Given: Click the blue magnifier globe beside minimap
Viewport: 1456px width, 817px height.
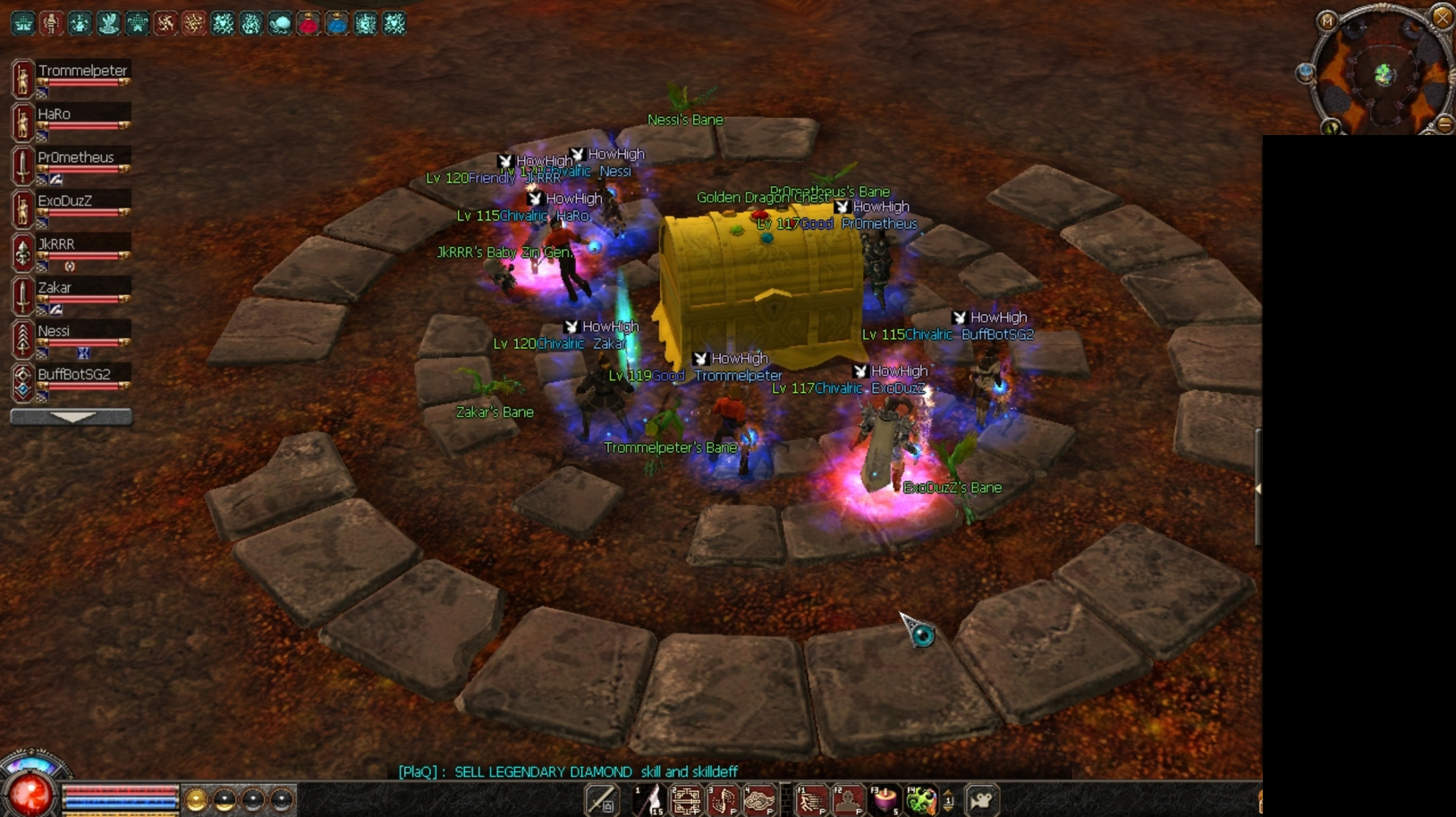Looking at the screenshot, I should click(x=1305, y=72).
